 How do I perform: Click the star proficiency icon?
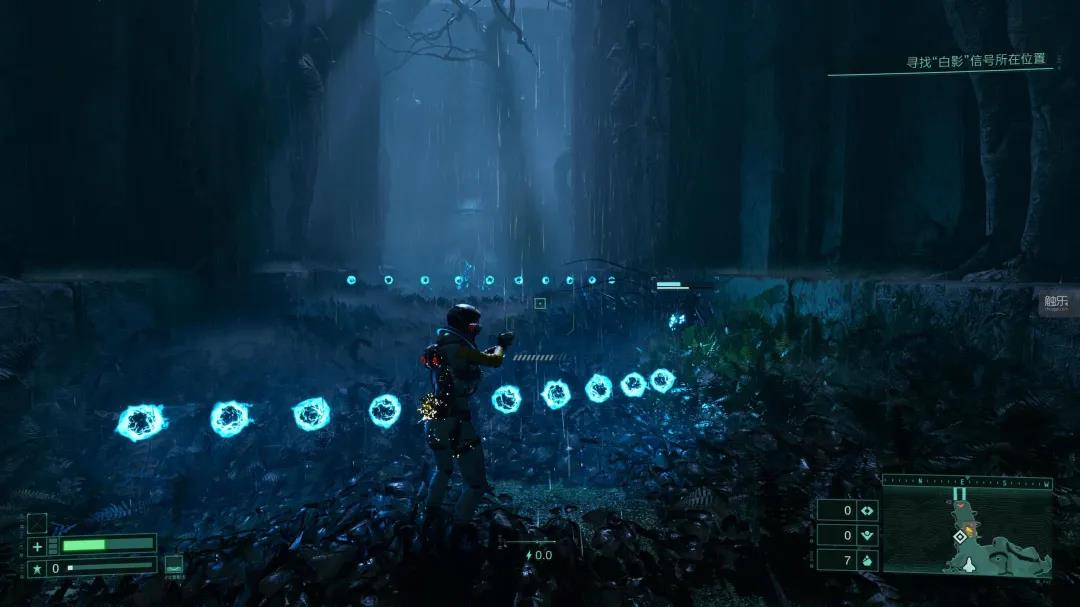[37, 568]
